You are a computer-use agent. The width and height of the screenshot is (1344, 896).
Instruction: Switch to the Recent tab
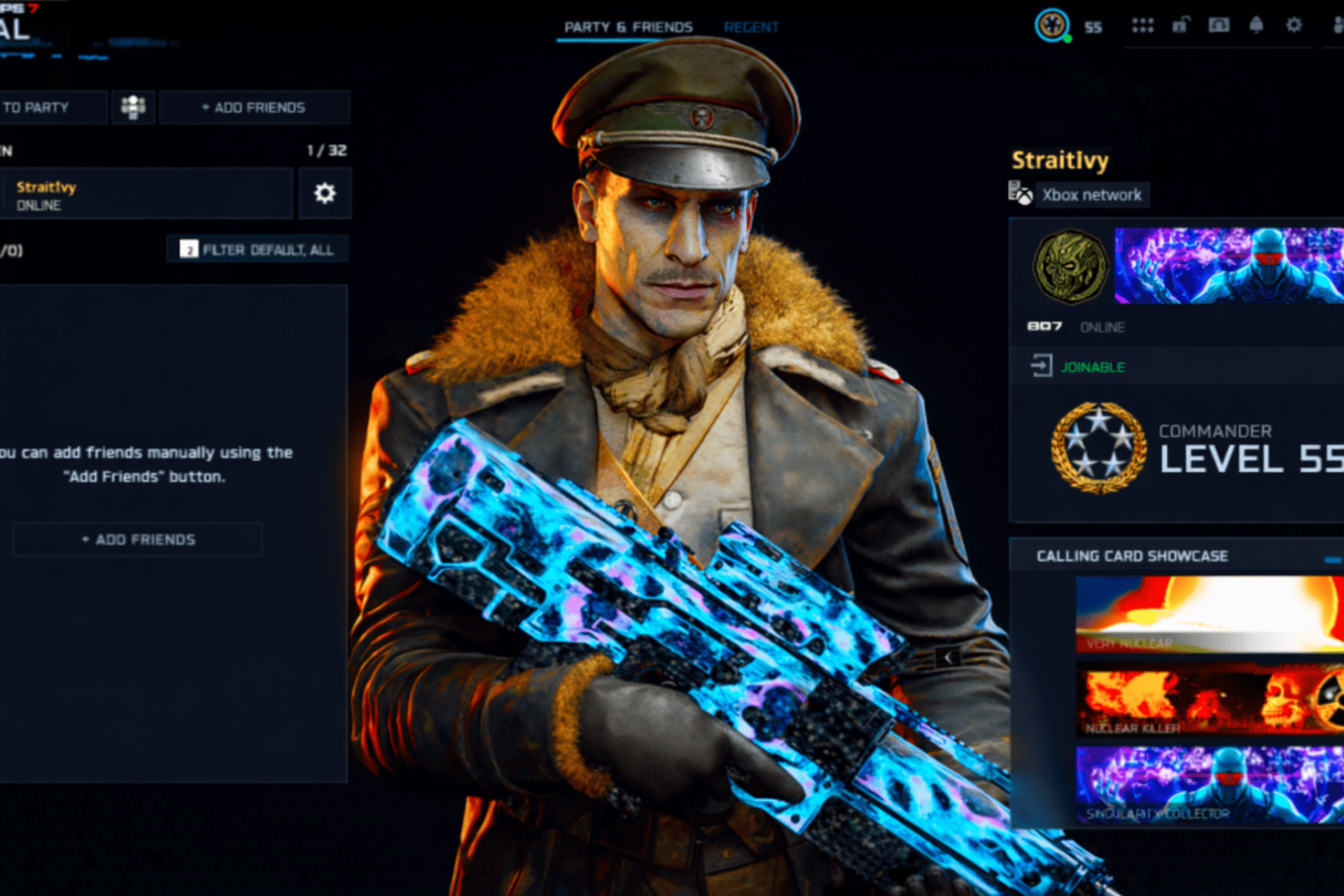[x=751, y=27]
